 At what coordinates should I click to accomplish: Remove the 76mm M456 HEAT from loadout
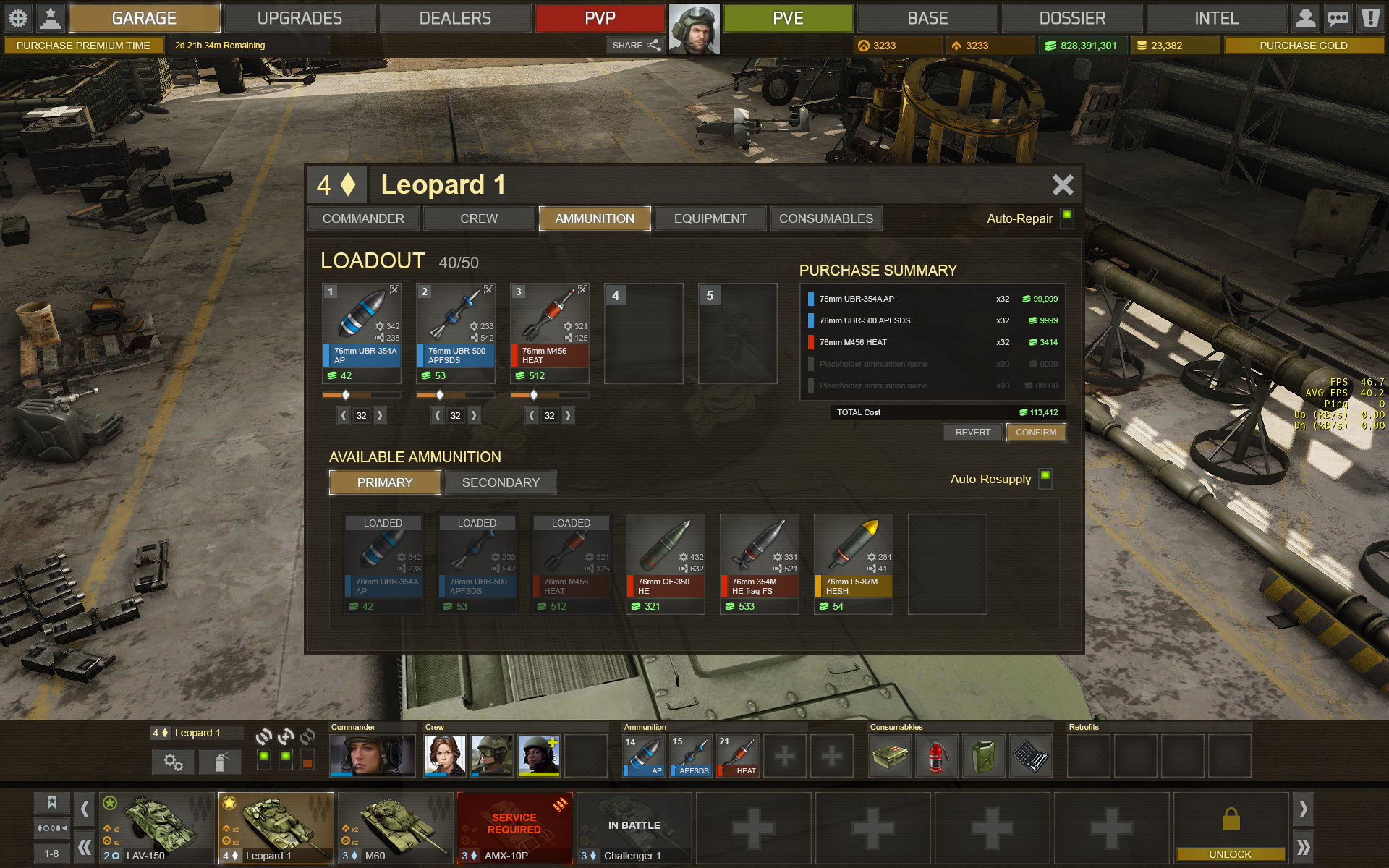582,290
